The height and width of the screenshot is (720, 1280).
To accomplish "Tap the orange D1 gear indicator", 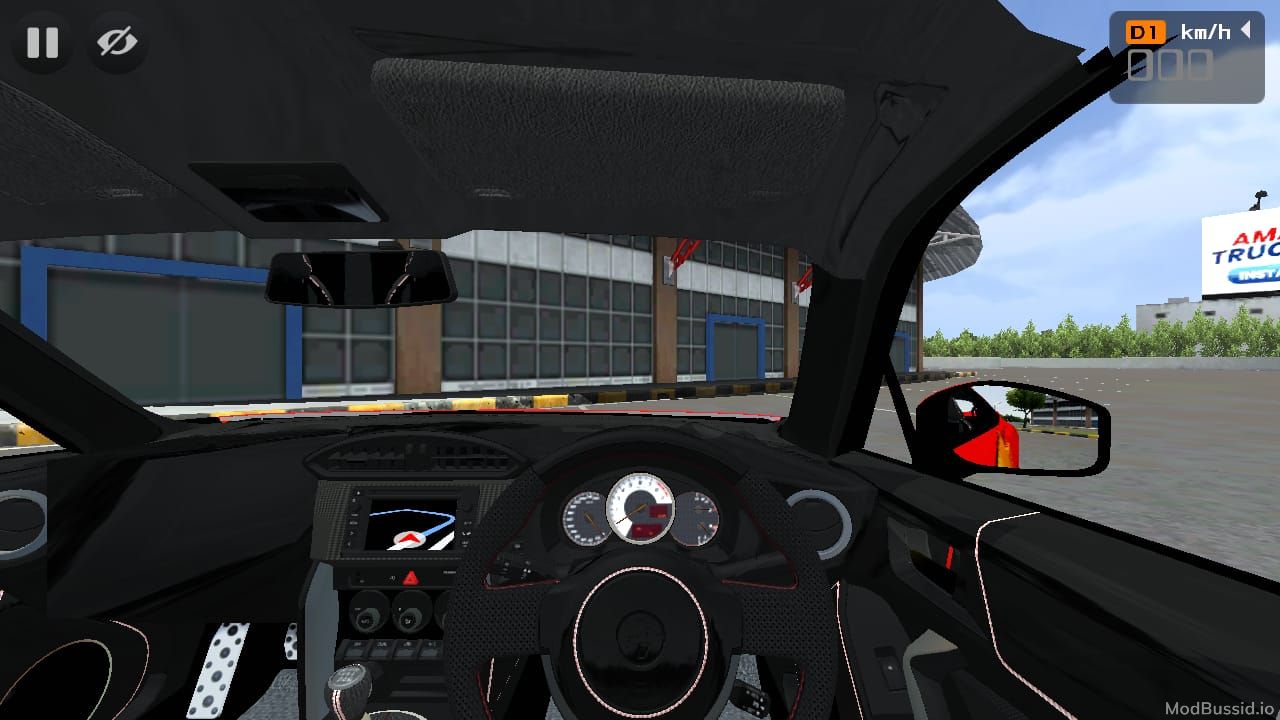I will (1146, 31).
